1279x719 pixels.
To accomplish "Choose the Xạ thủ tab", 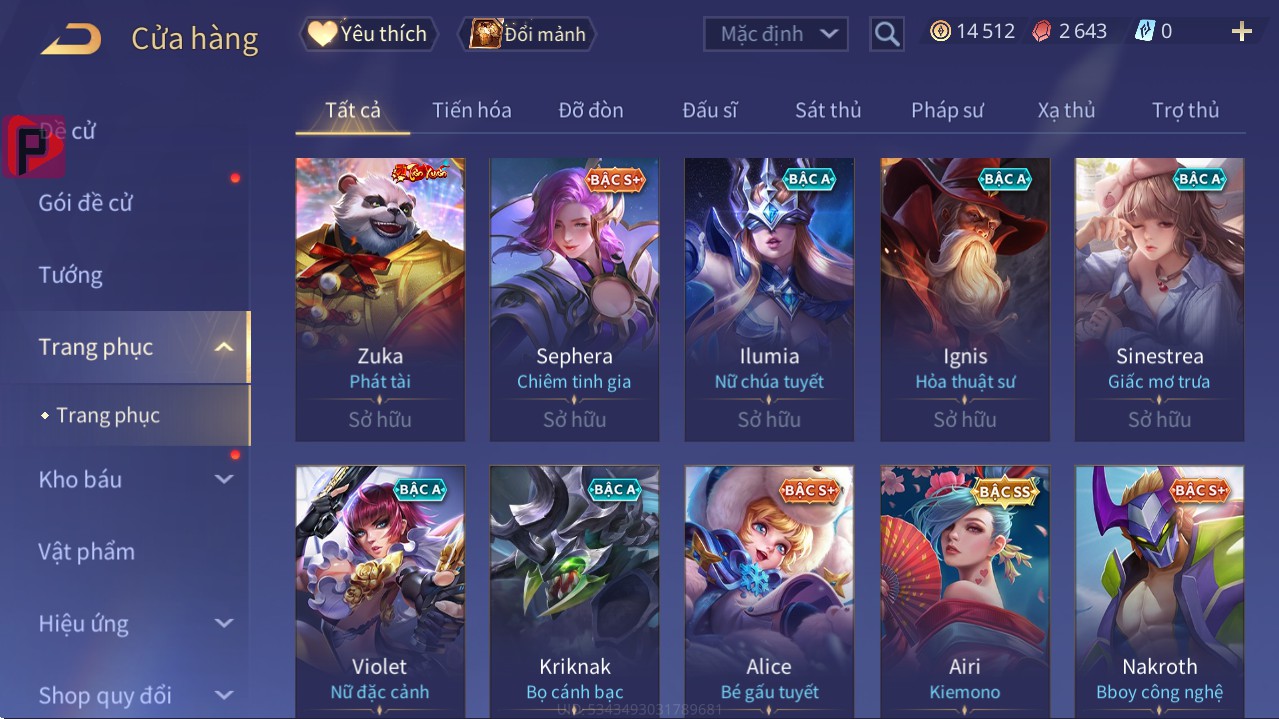I will click(x=1066, y=110).
